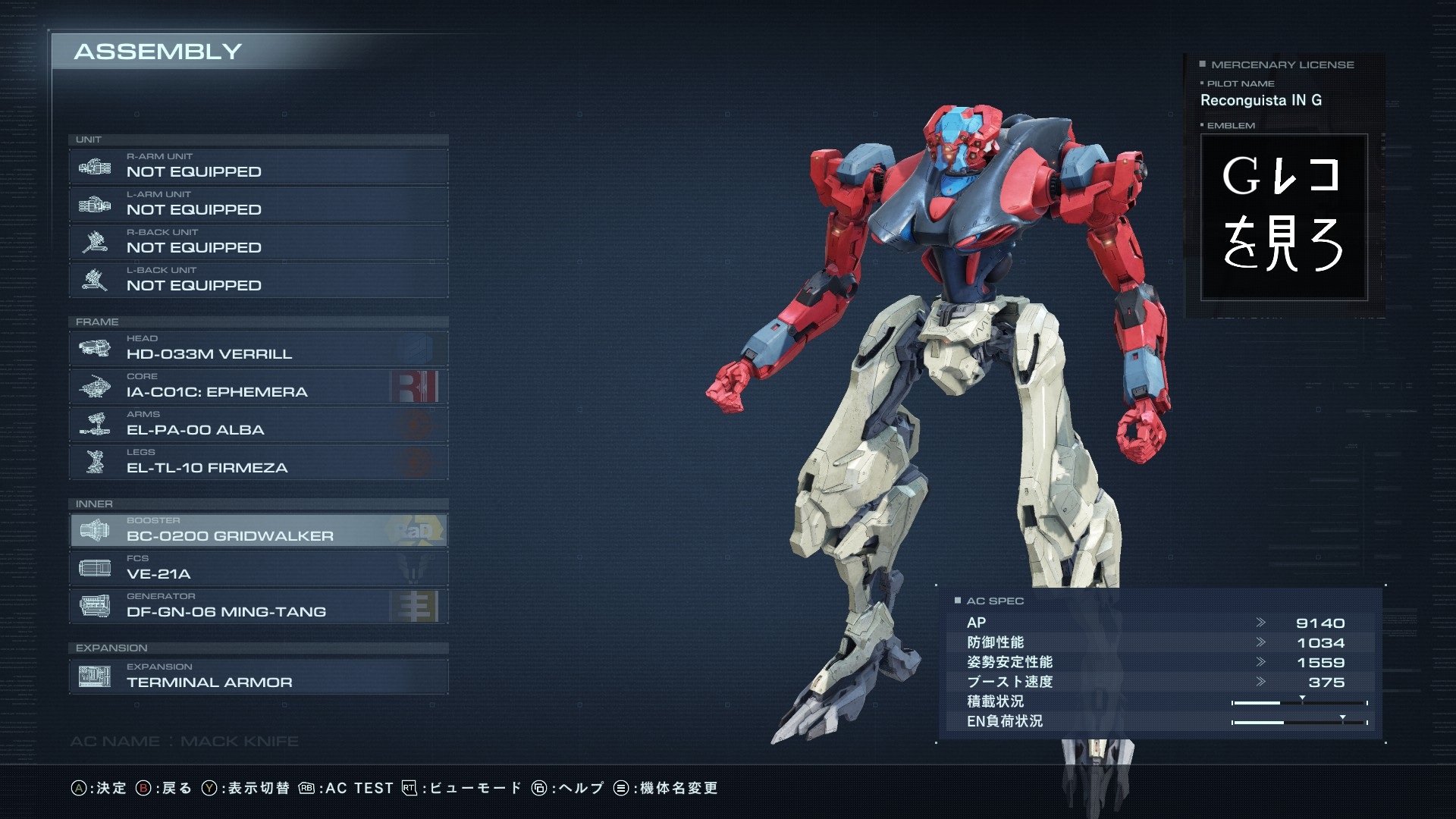Select the R-ARM UNIT slot

point(258,166)
